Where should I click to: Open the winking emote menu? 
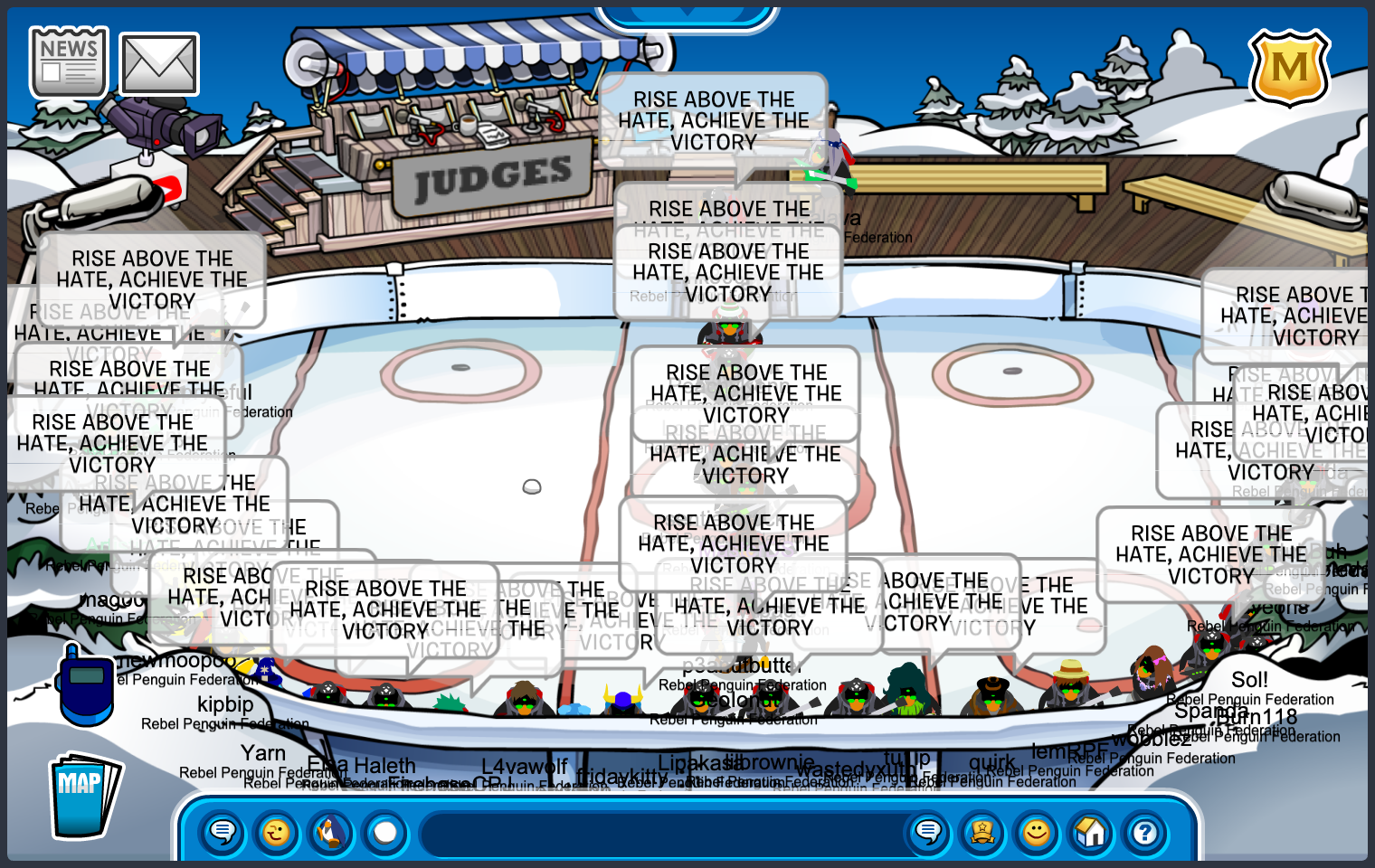click(277, 832)
